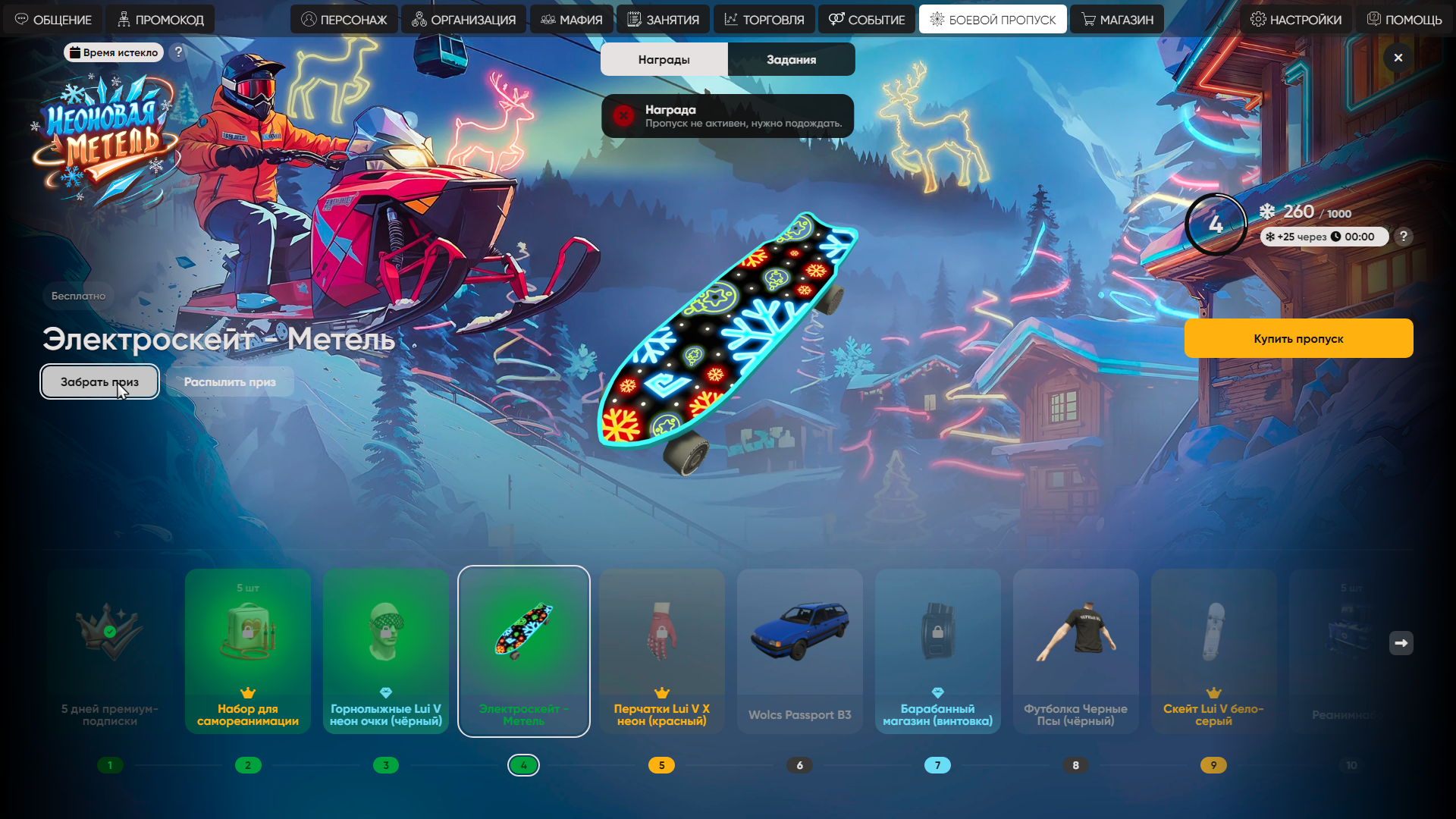Screen dimensions: 1456x819
Task: Open the Торговля menu
Action: click(x=764, y=20)
